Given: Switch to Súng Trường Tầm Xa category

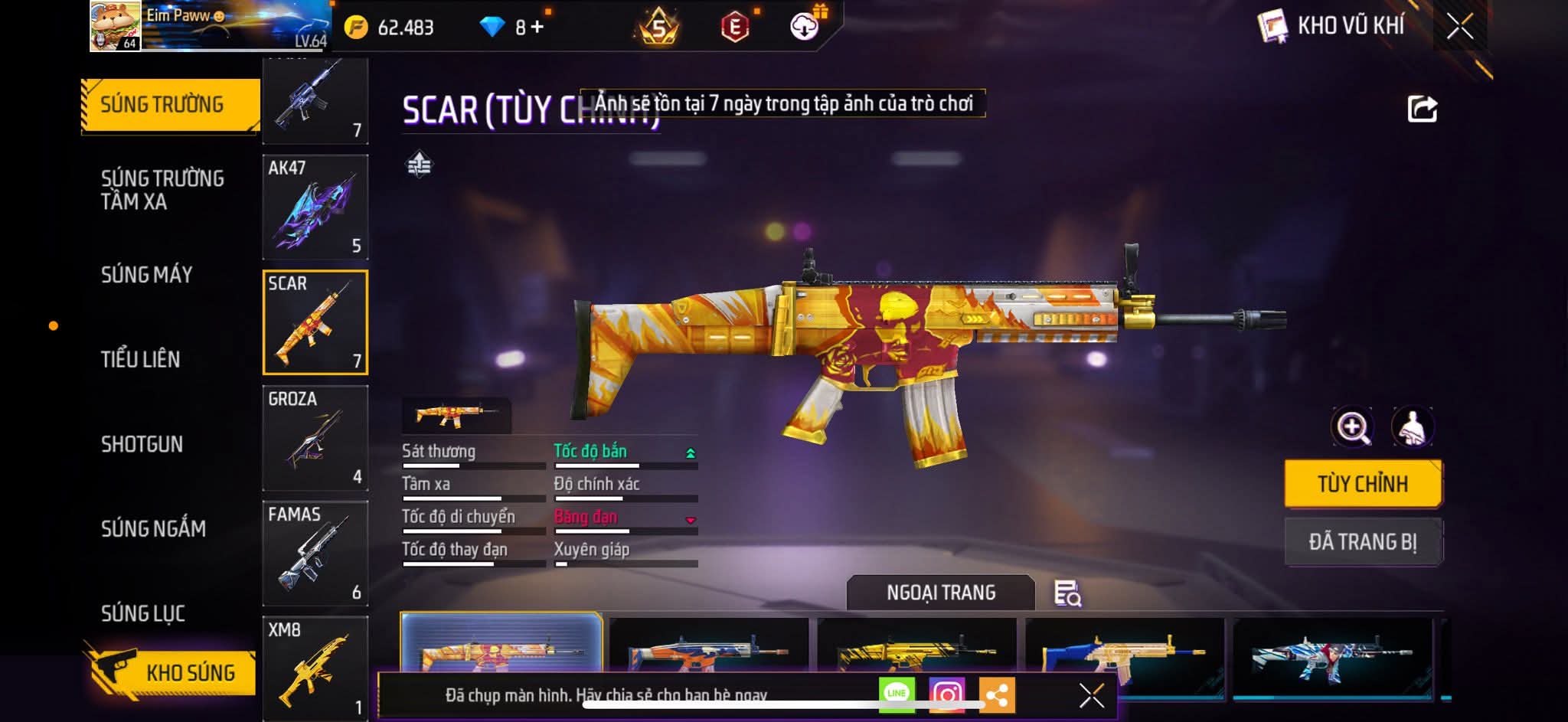Looking at the screenshot, I should pos(162,190).
